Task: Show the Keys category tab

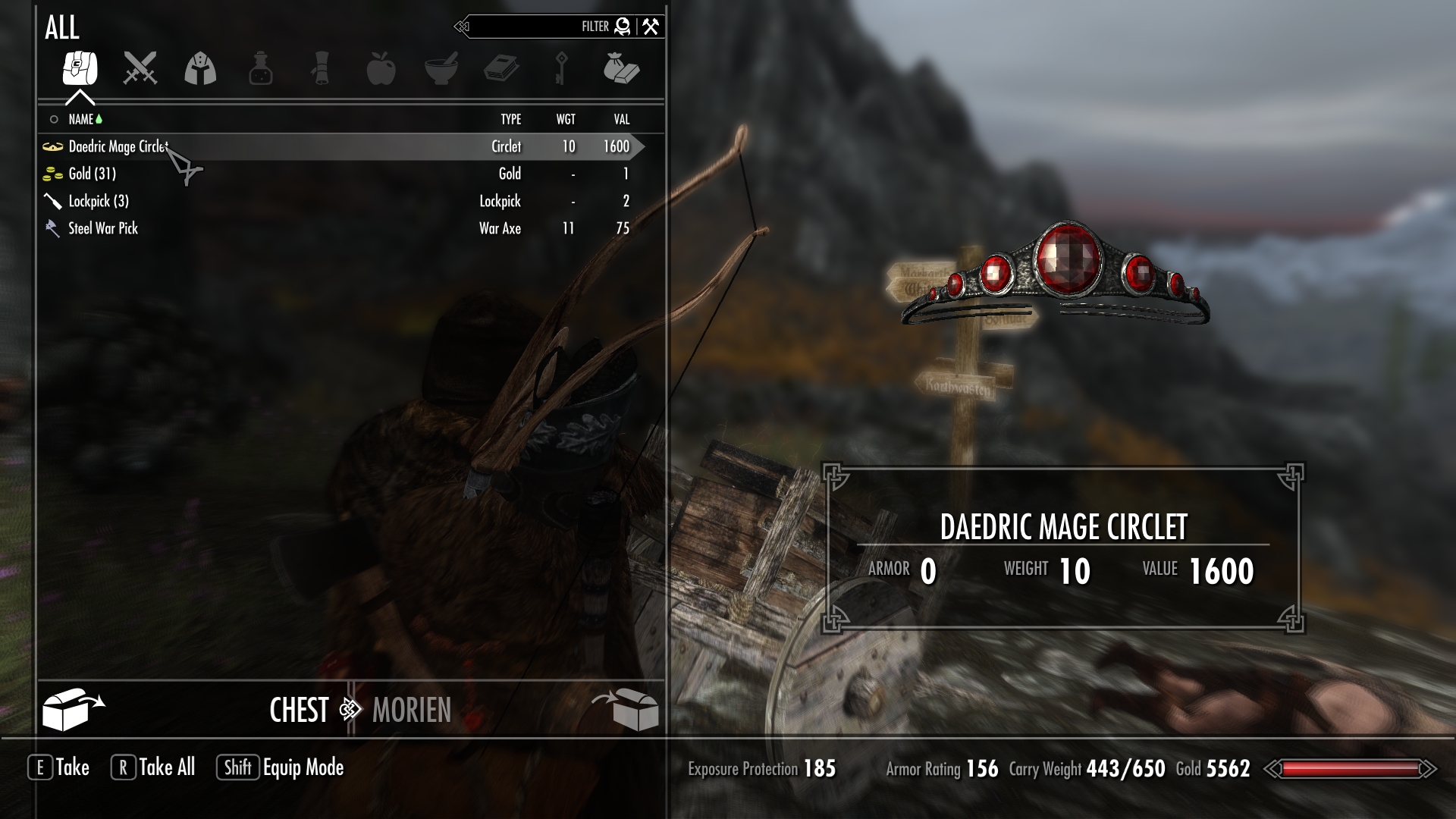Action: click(561, 69)
